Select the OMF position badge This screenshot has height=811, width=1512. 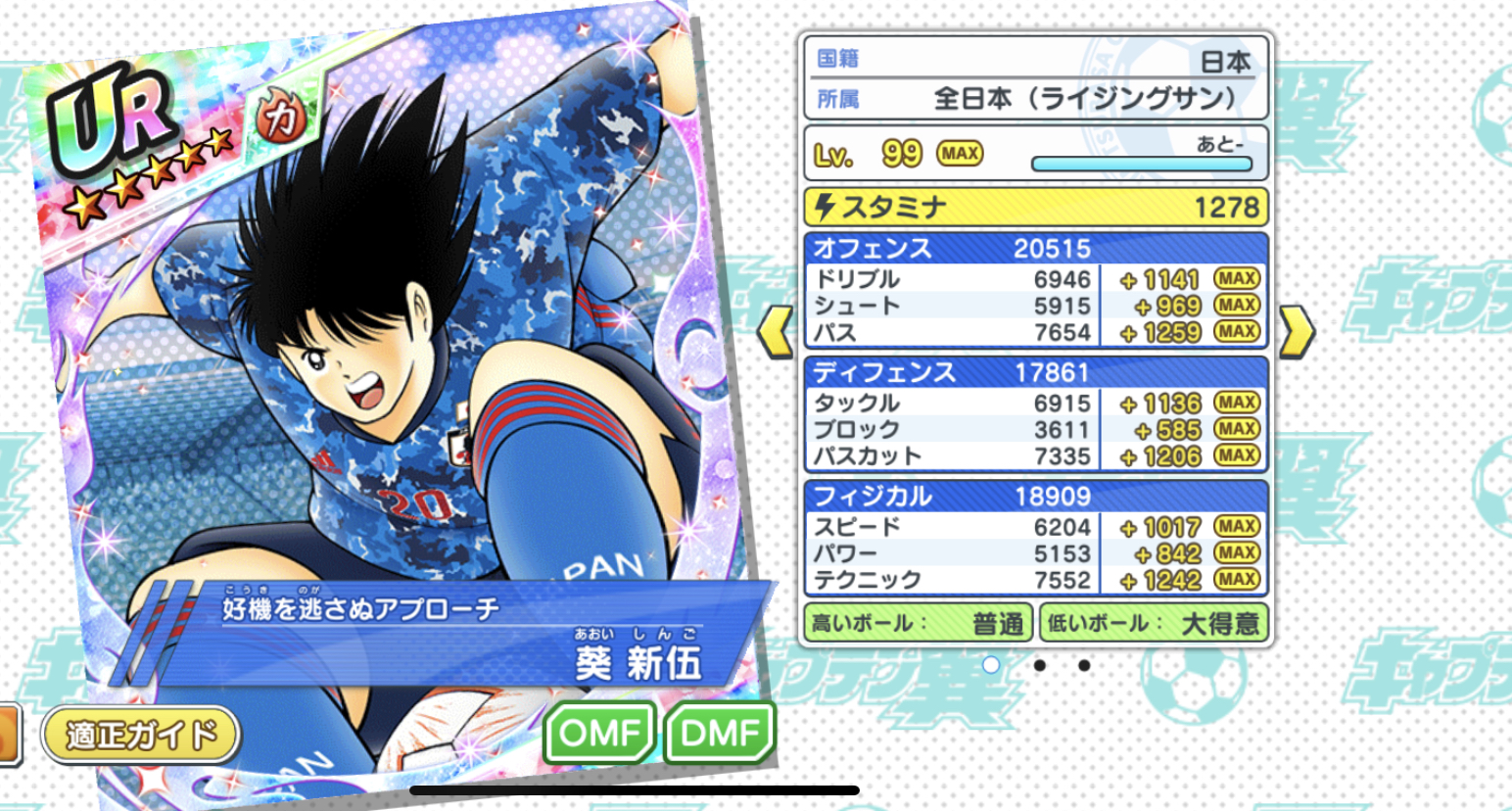pyautogui.click(x=598, y=730)
